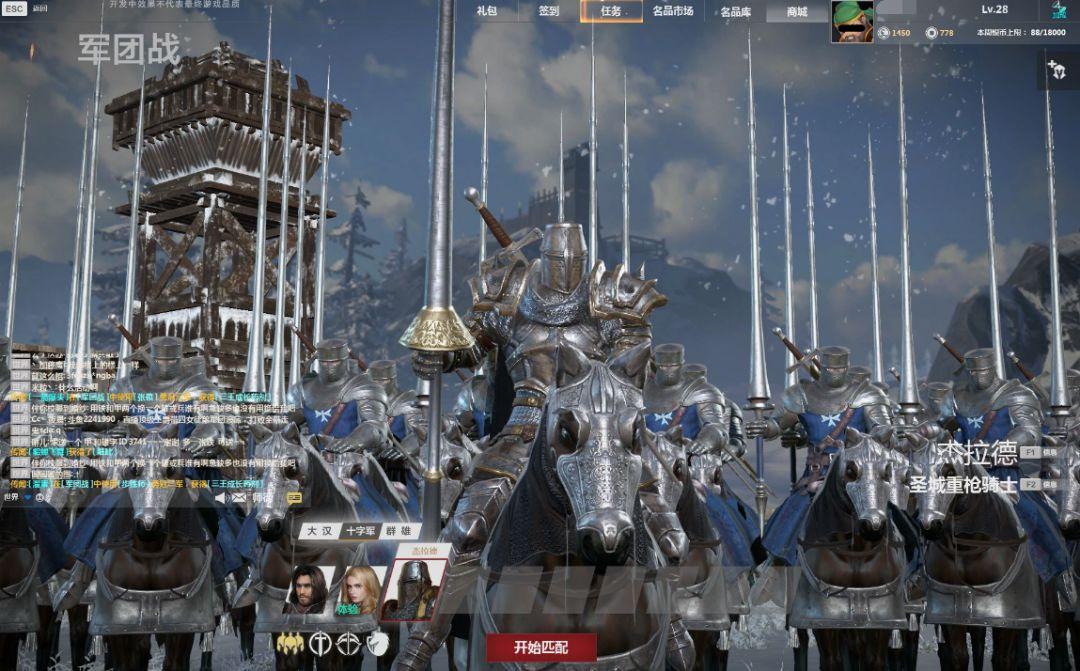Image resolution: width=1080 pixels, height=671 pixels.
Task: Open the 签到 daily sign-in menu
Action: (x=548, y=11)
